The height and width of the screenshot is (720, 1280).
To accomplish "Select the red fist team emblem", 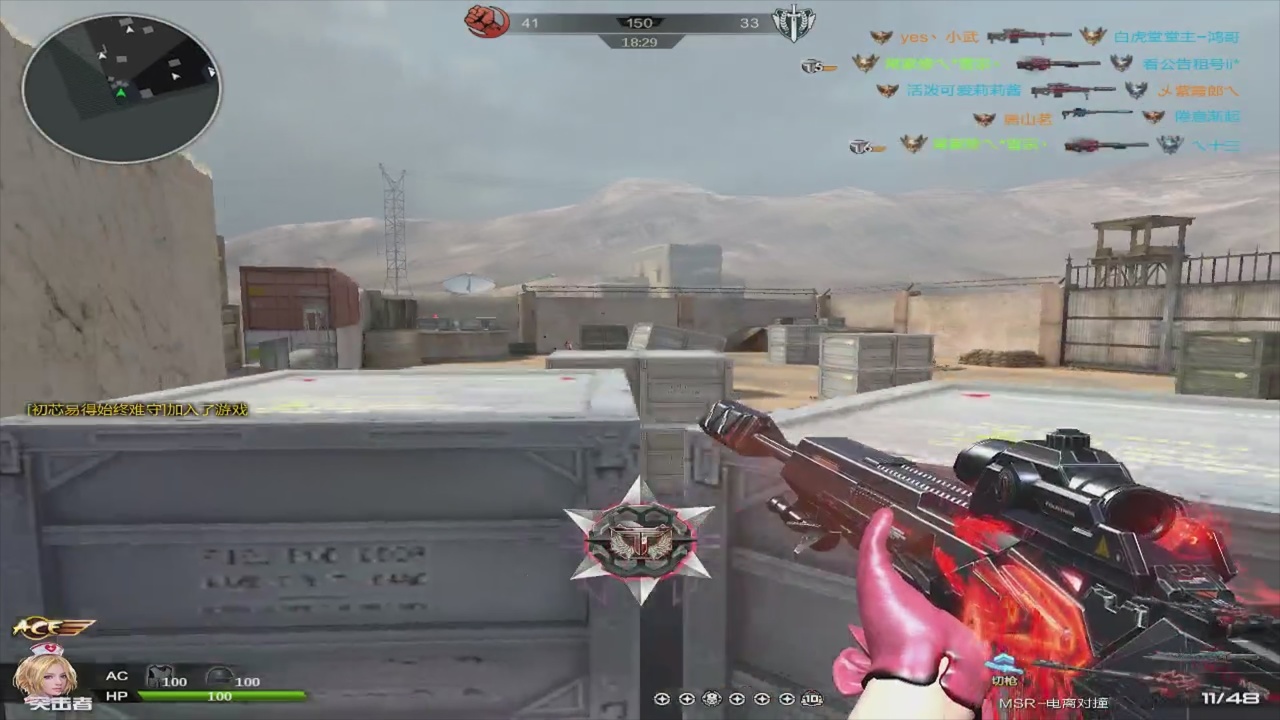I will (x=487, y=21).
